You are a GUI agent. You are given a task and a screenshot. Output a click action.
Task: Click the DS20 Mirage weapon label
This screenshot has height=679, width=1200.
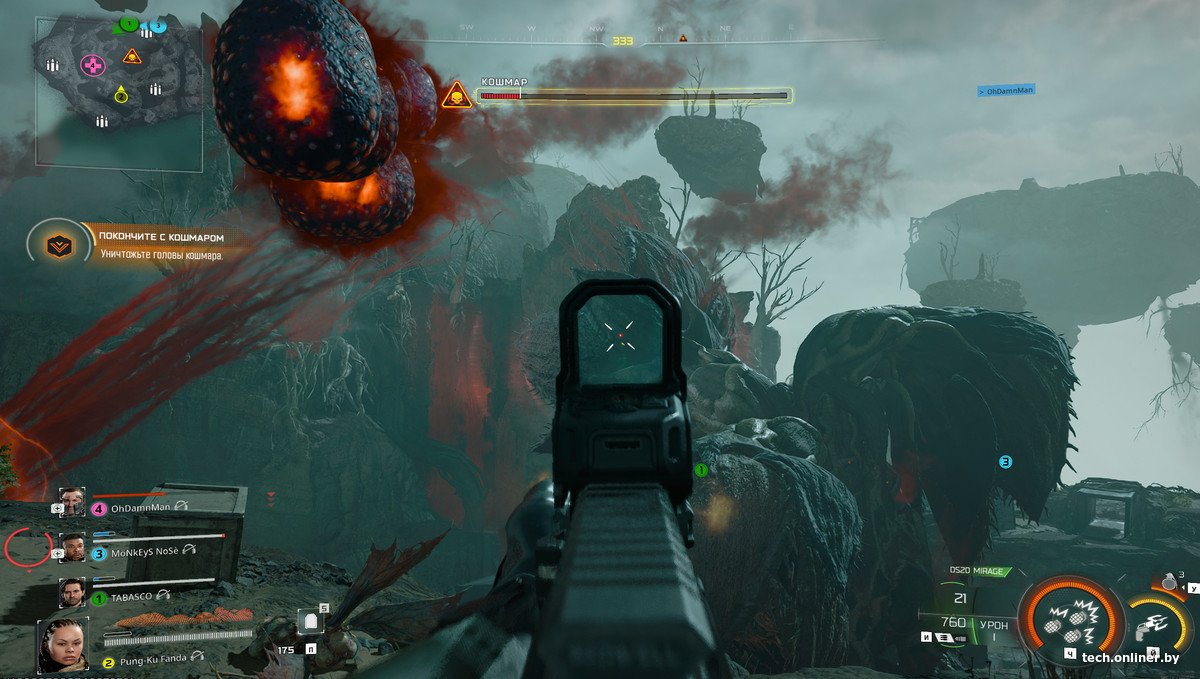tap(979, 571)
